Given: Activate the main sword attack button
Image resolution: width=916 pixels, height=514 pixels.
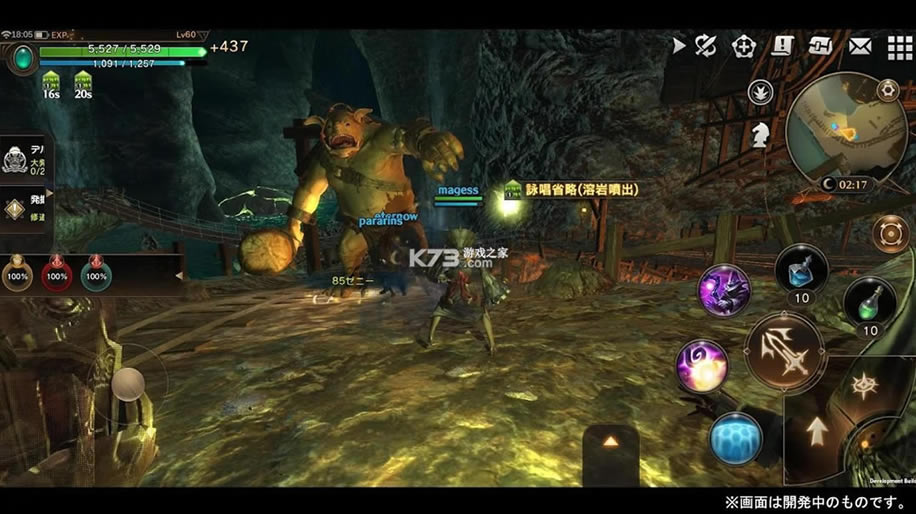Looking at the screenshot, I should point(785,350).
